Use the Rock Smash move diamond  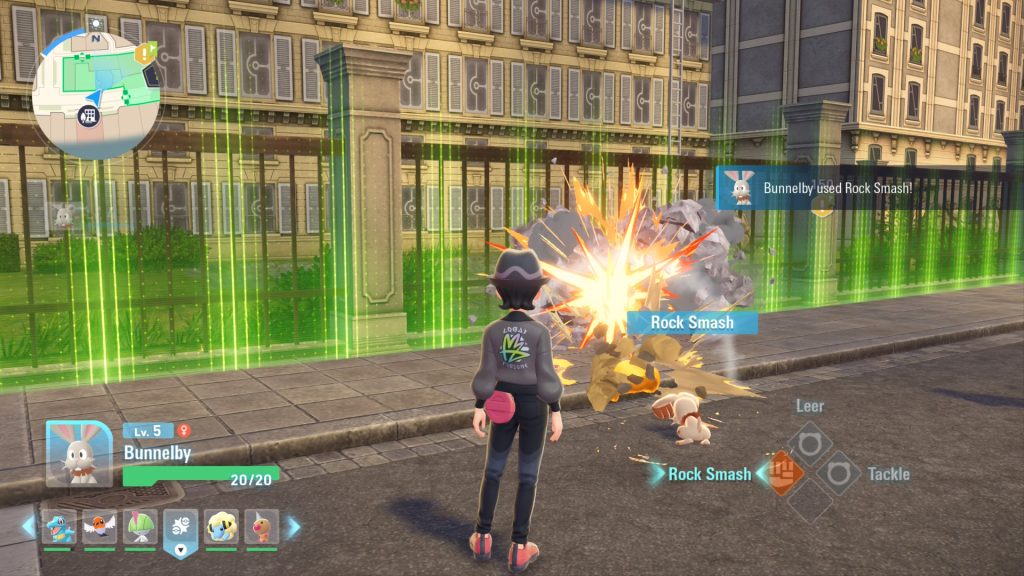[x=785, y=470]
